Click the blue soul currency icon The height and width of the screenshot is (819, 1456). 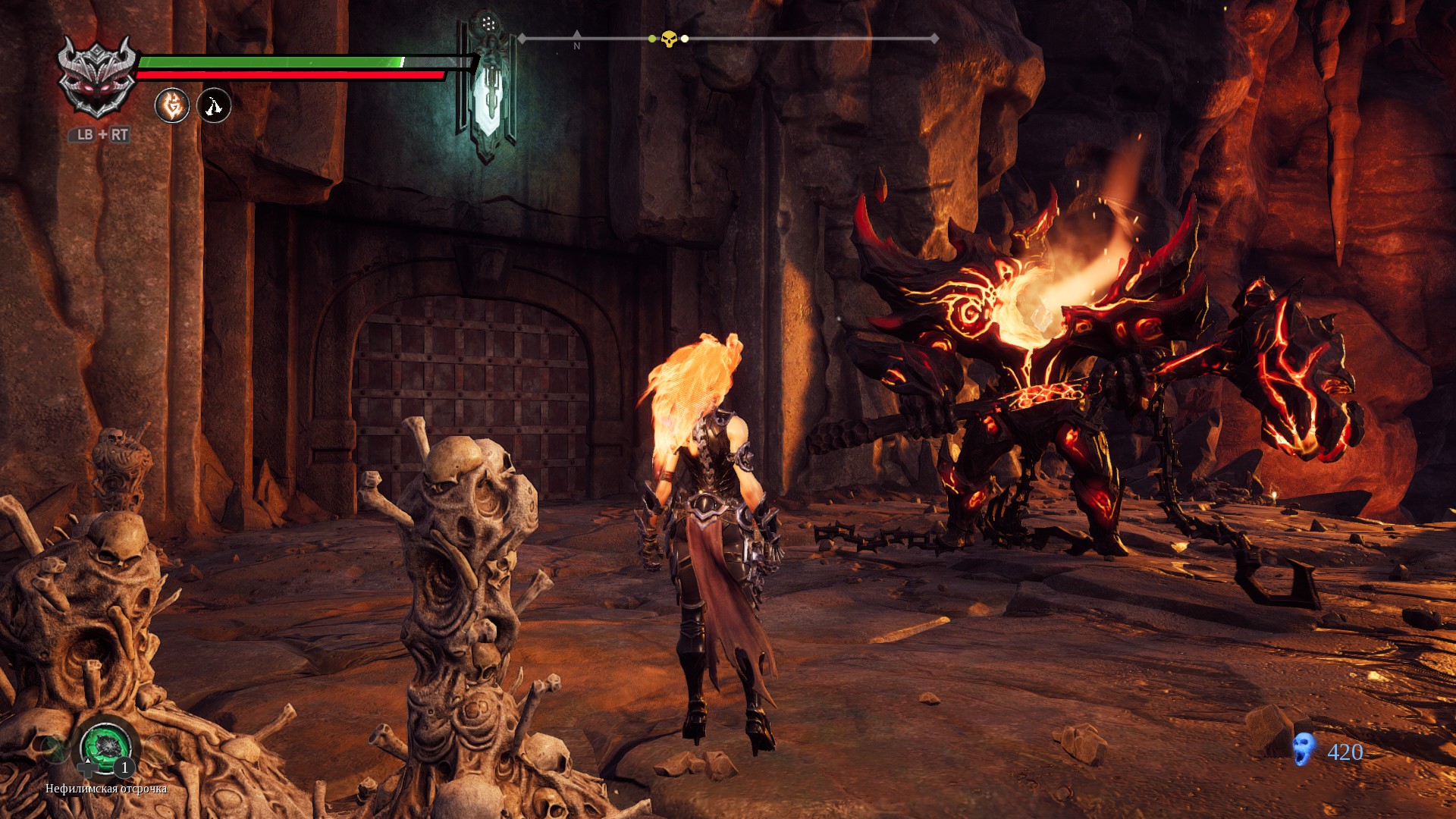click(1304, 749)
